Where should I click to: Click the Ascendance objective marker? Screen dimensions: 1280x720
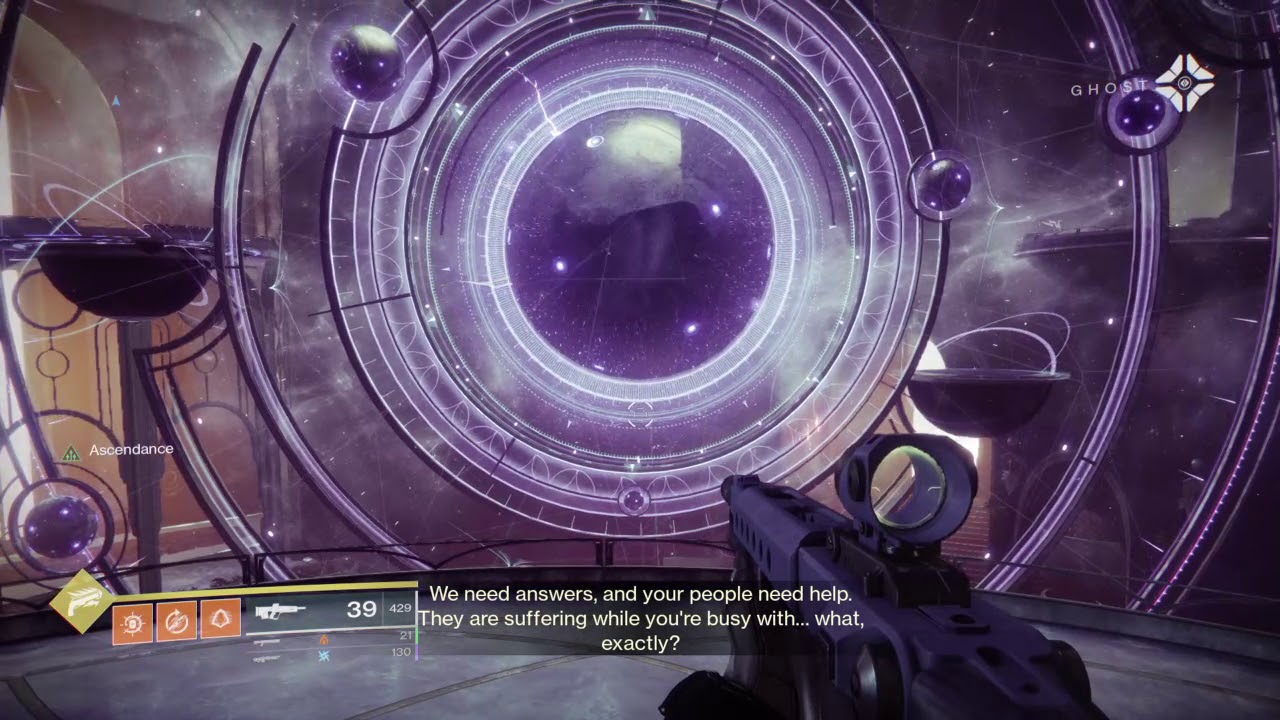(x=71, y=453)
